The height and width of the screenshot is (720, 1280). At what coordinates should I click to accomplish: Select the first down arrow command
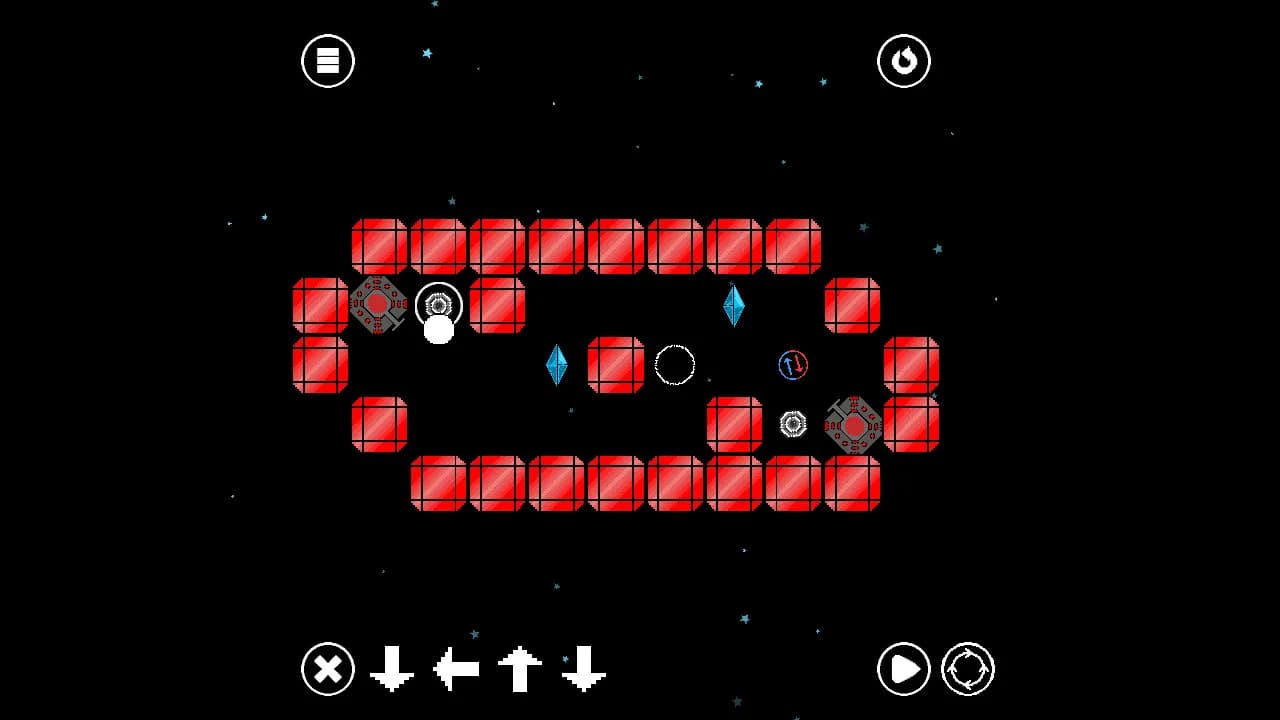[x=392, y=670]
